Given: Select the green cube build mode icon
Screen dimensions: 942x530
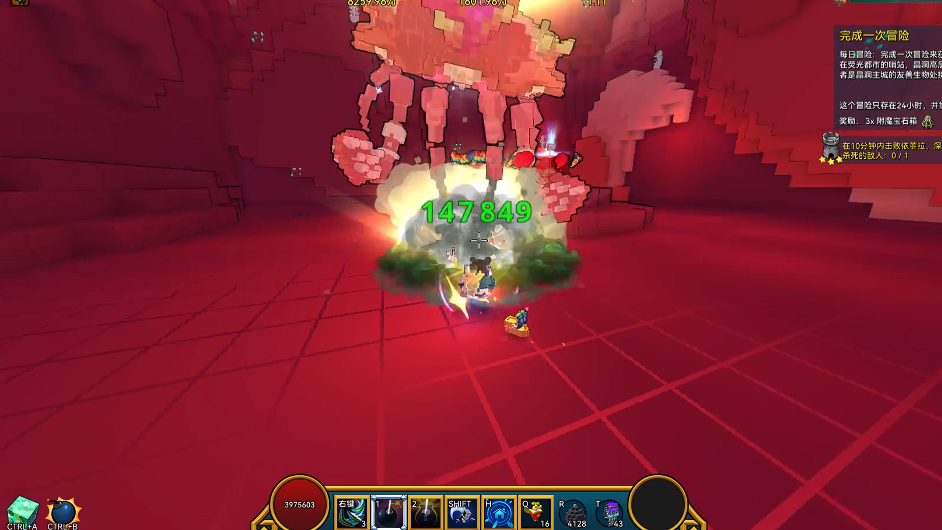Looking at the screenshot, I should [x=22, y=510].
